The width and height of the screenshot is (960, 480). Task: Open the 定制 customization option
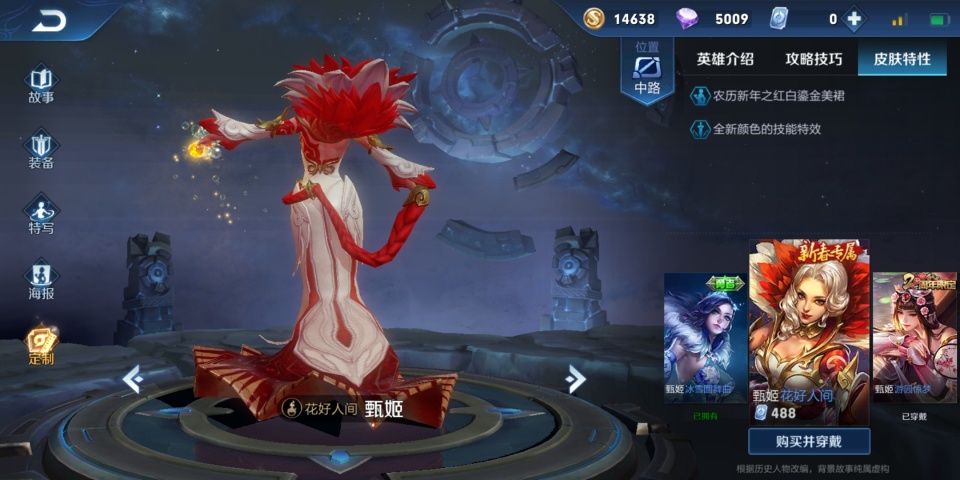41,345
